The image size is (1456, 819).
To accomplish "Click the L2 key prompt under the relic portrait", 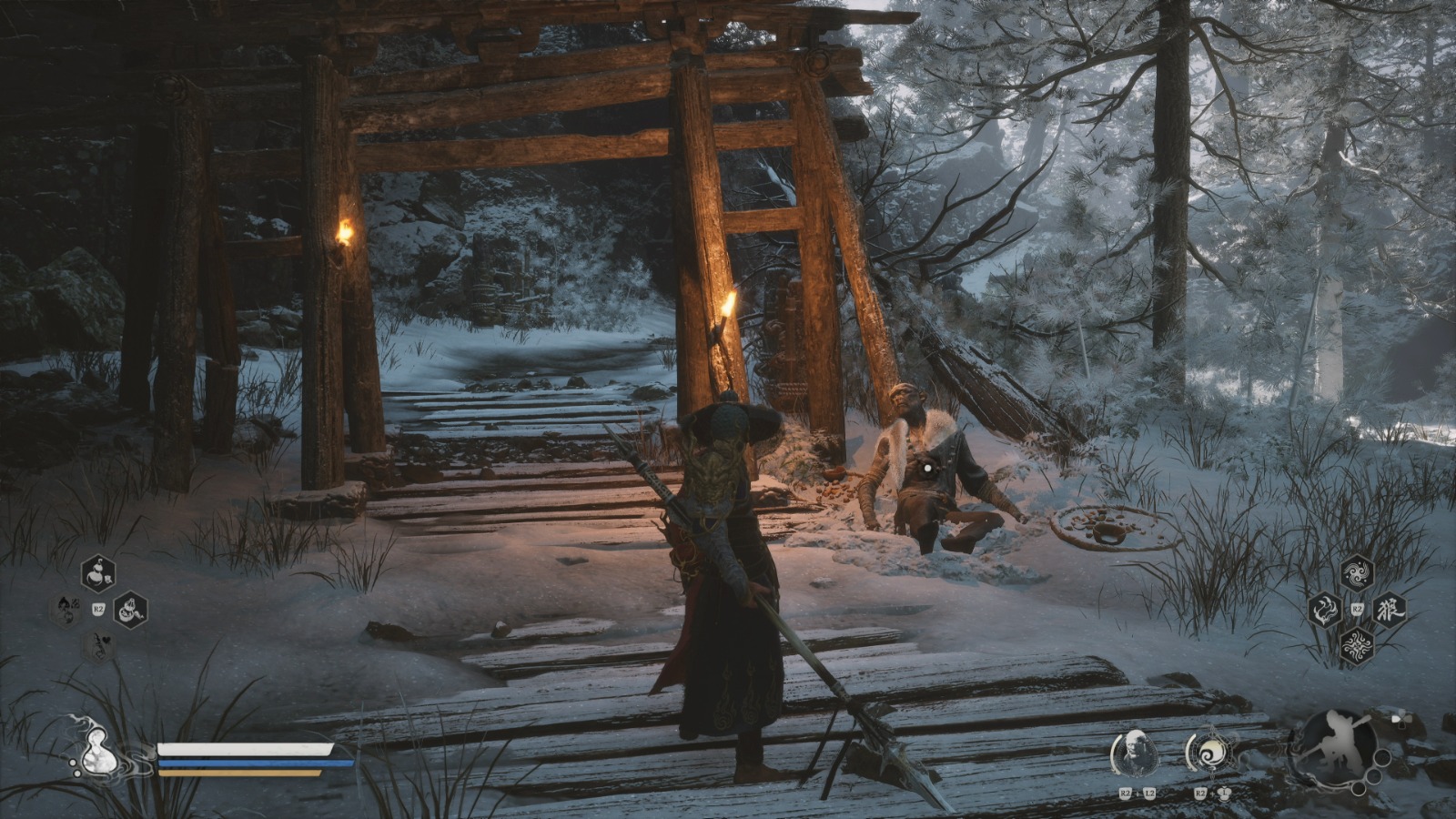I will point(1149,794).
